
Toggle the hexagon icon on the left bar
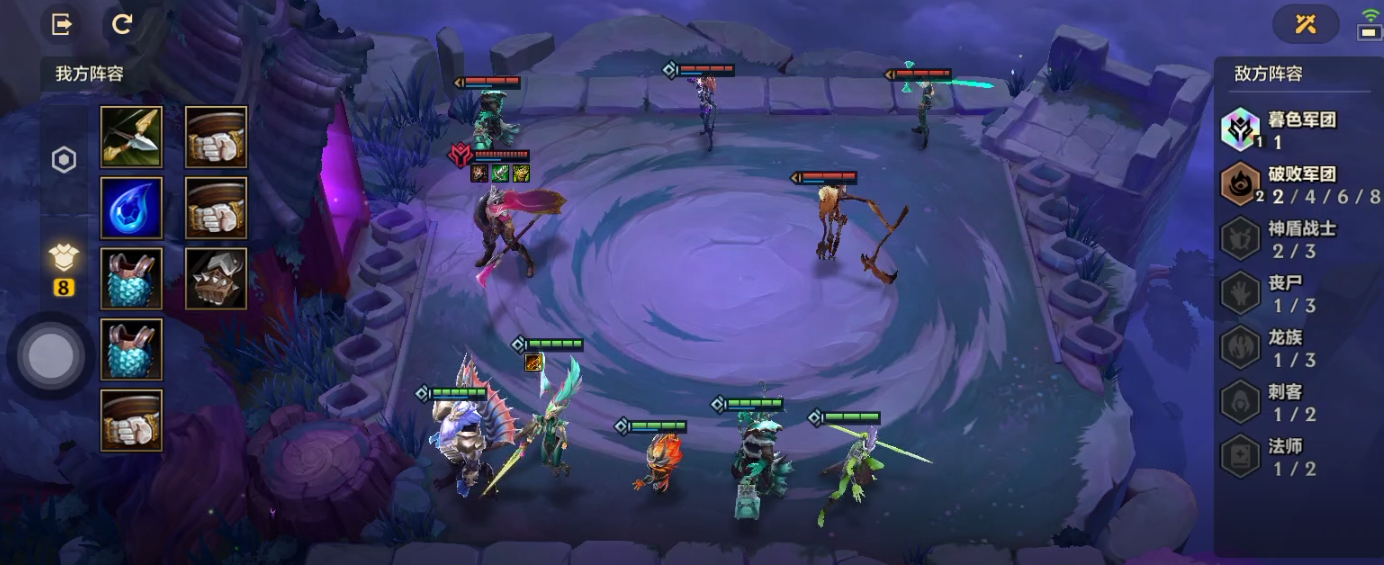point(64,160)
